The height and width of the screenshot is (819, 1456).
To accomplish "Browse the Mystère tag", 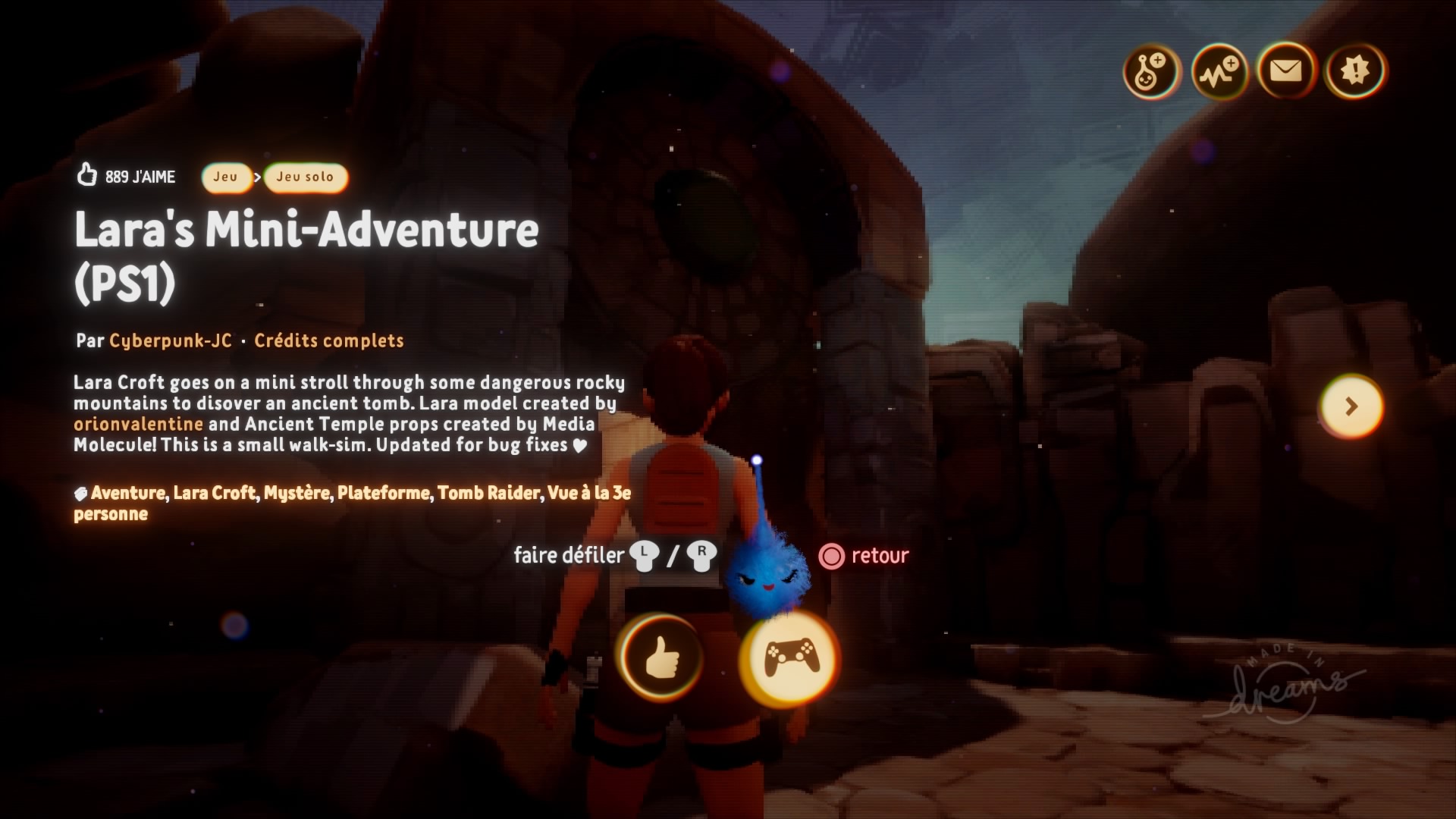I will tap(297, 493).
